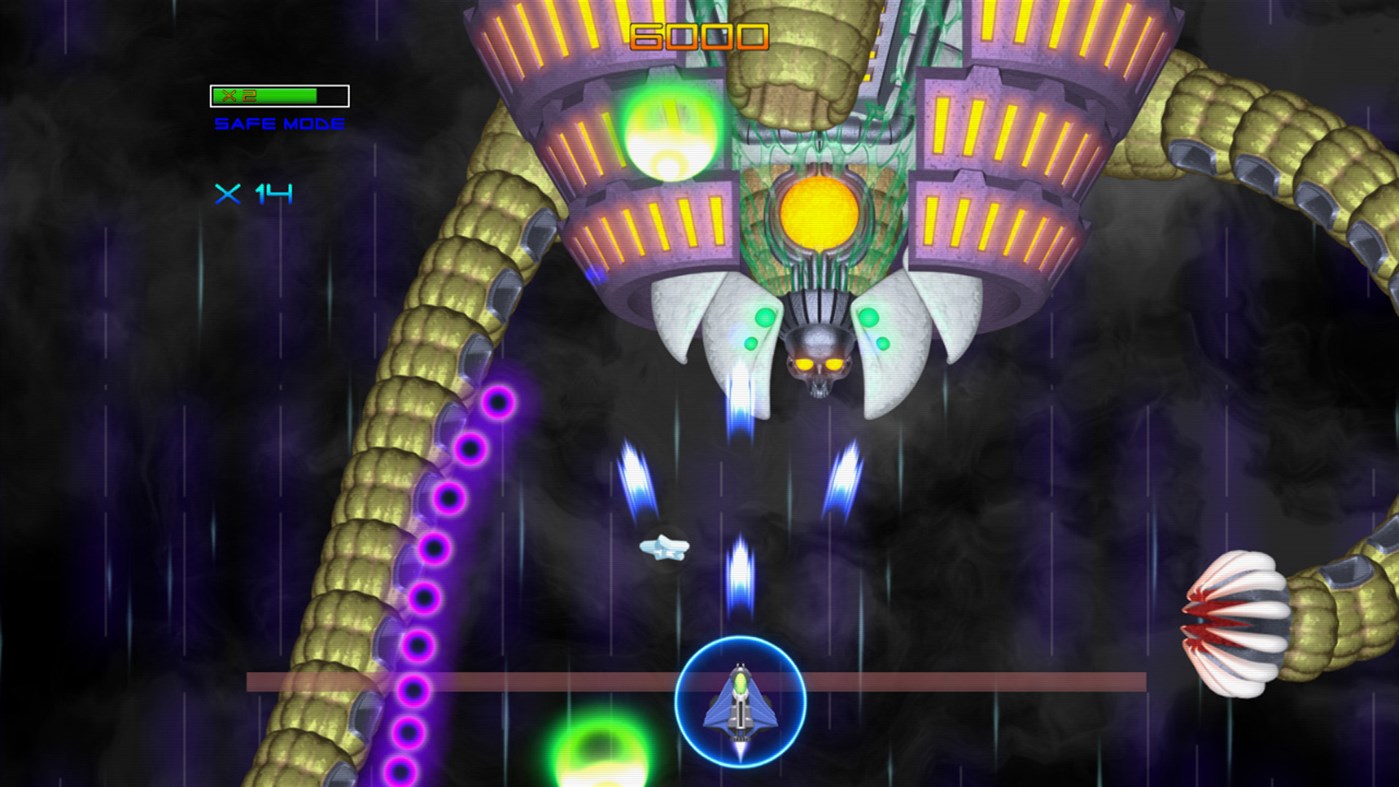The width and height of the screenshot is (1399, 787).
Task: Grab the green power-up orb near the boss
Action: 668,135
